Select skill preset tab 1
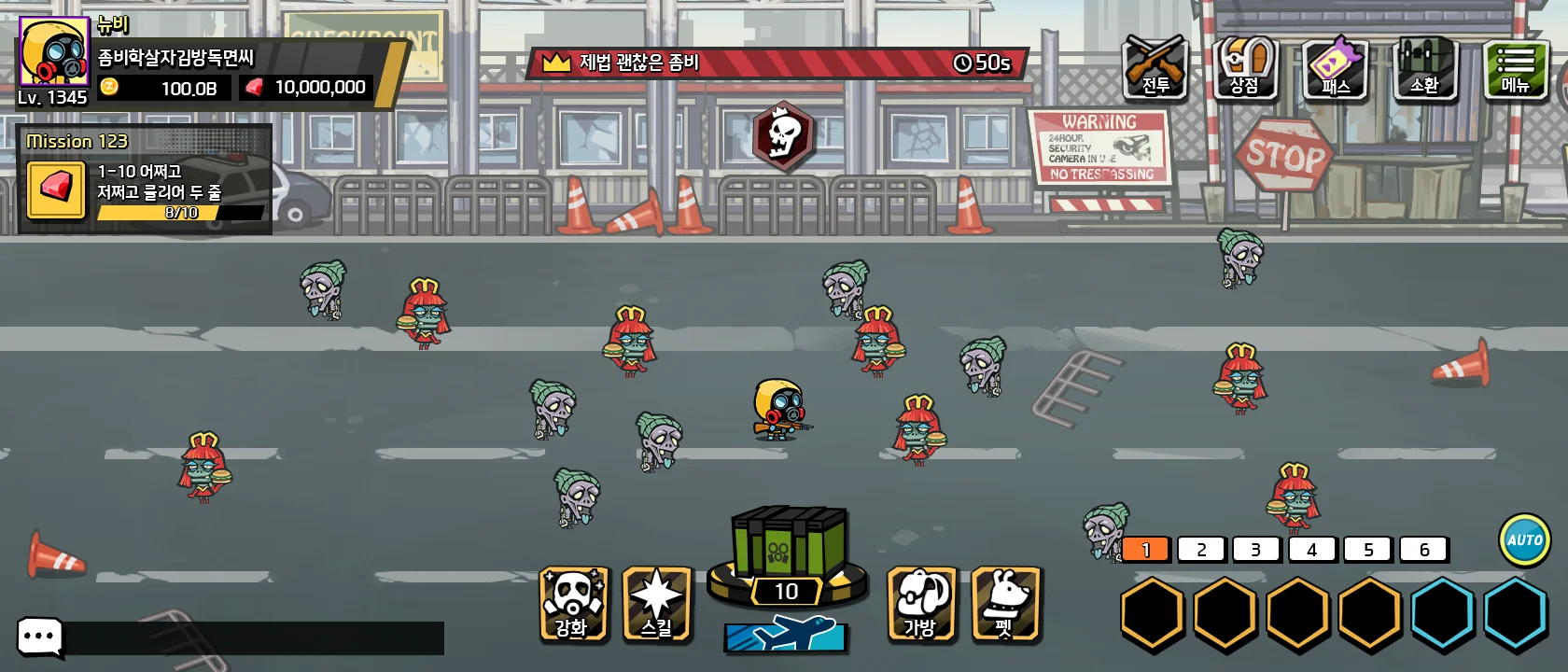The height and width of the screenshot is (672, 1568). 1146,550
